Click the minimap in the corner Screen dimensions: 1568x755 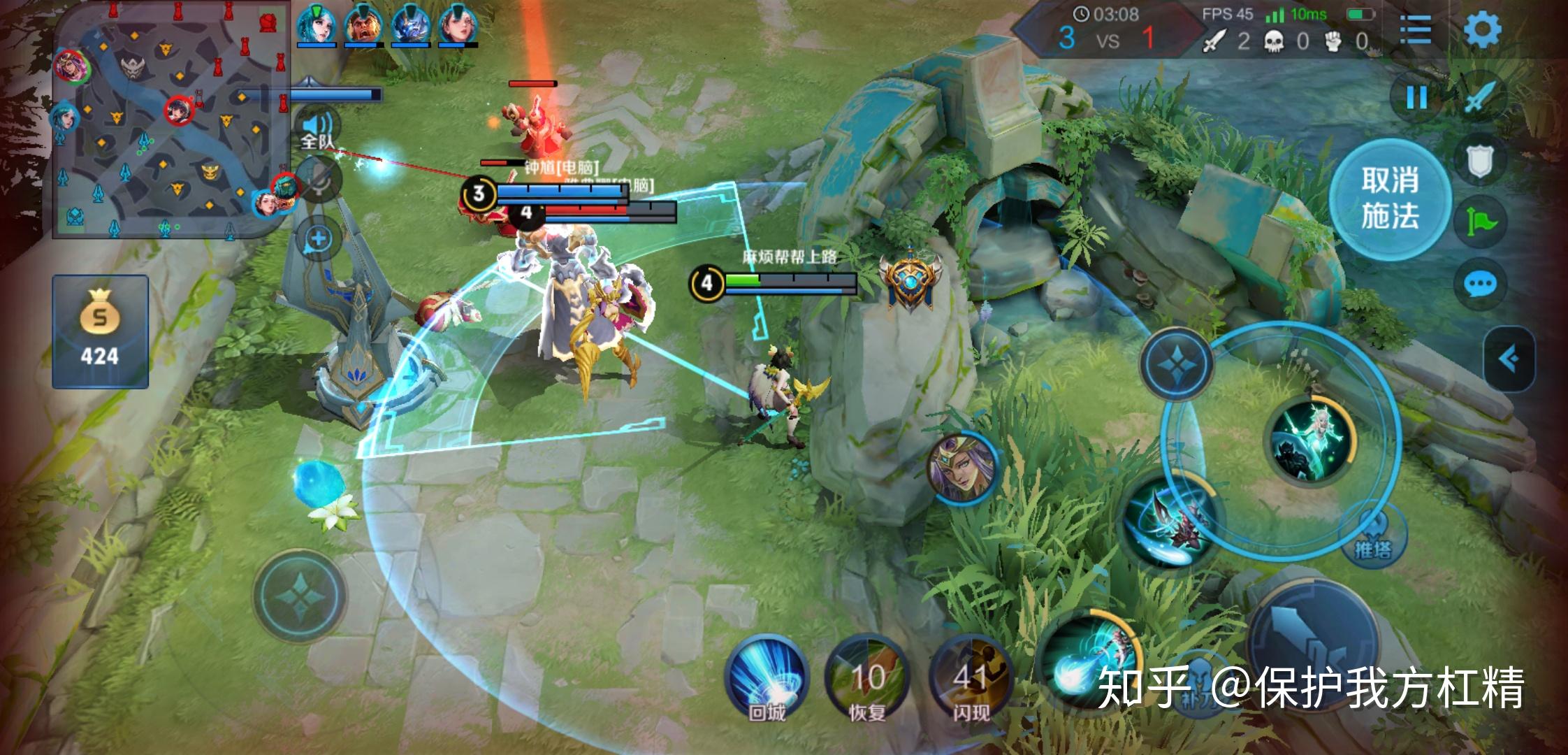[x=171, y=120]
